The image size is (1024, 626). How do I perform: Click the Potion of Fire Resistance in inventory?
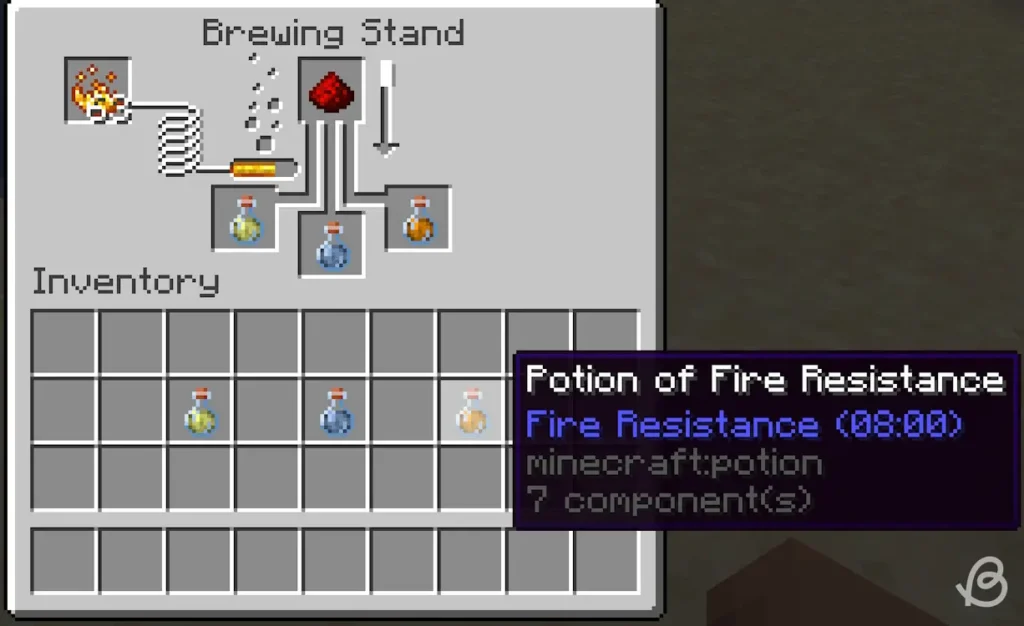pos(471,412)
